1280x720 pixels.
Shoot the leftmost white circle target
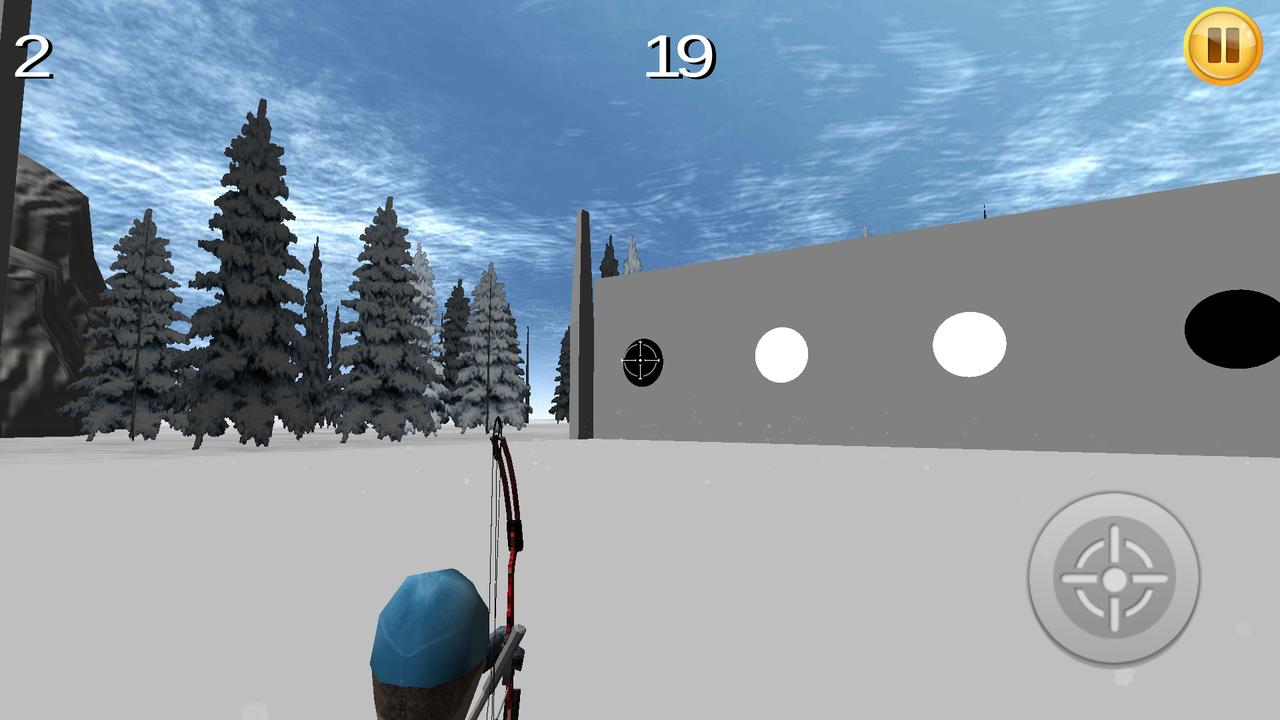click(x=781, y=352)
